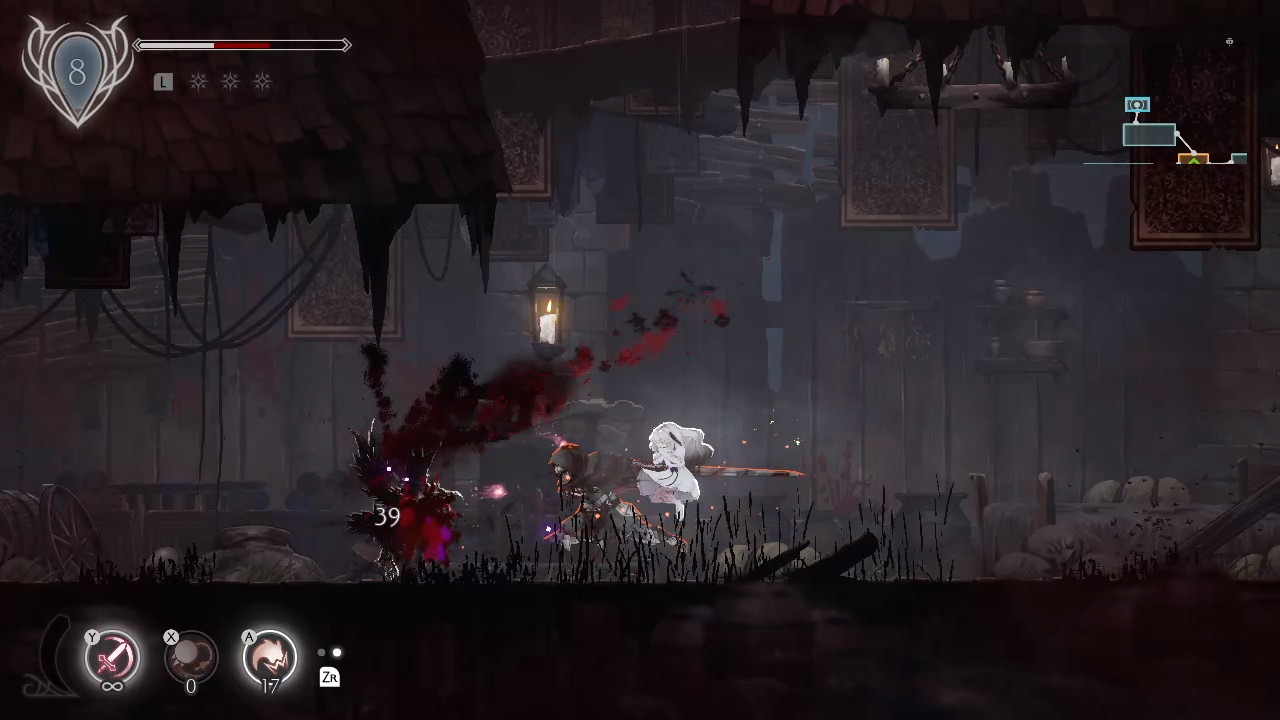
Task: Click the prayer emblem showing 8
Action: click(77, 74)
